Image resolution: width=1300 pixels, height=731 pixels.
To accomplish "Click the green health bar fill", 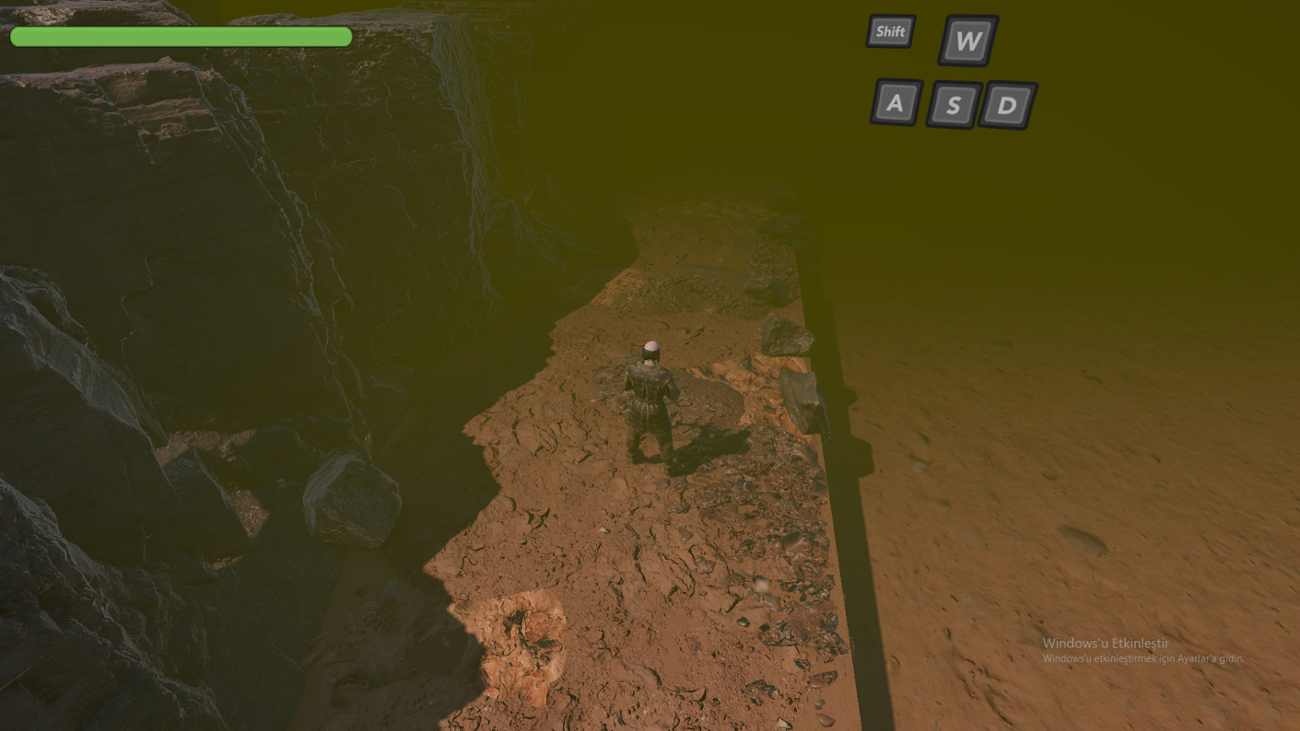I will 180,35.
